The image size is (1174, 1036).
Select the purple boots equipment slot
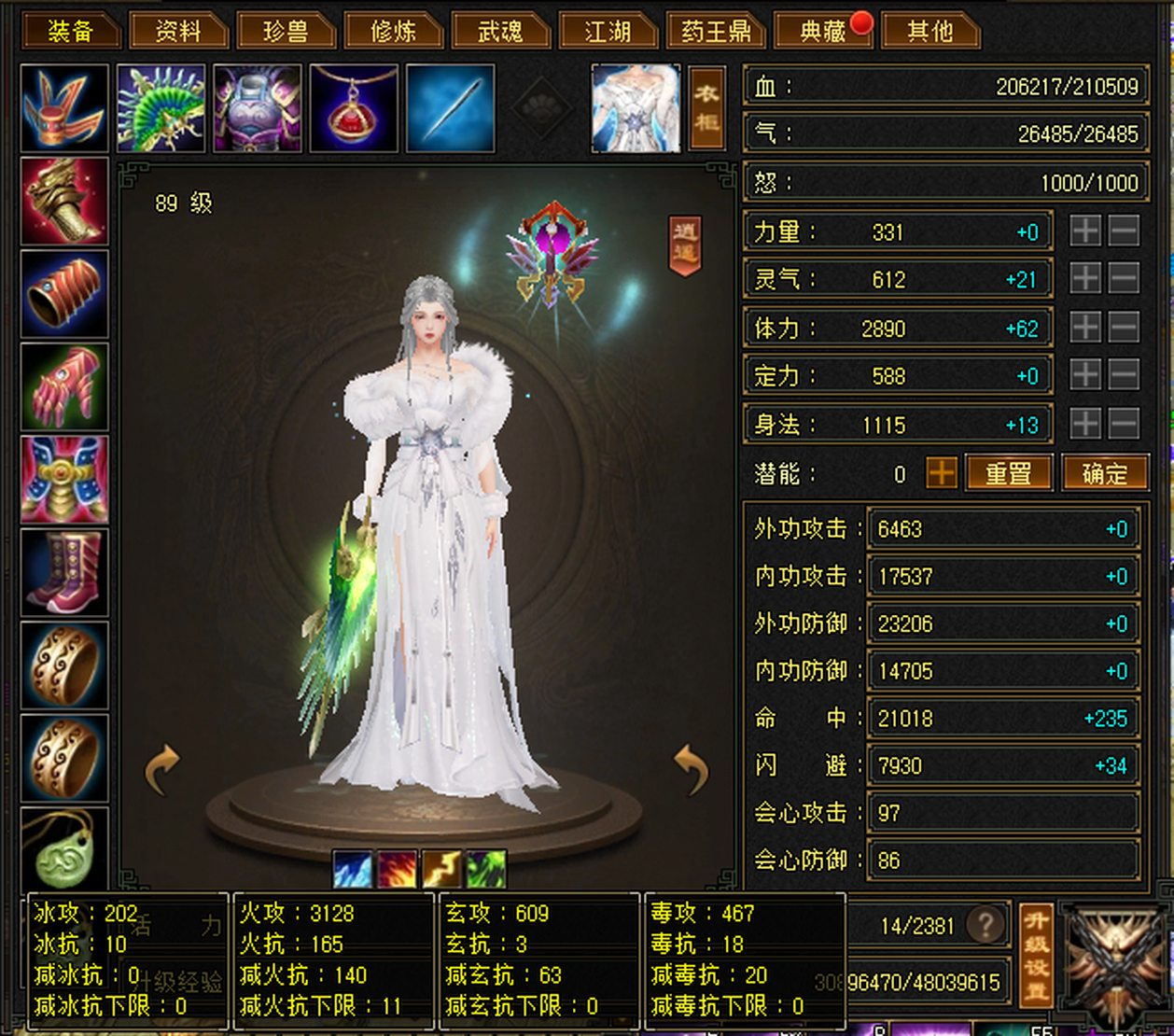(x=64, y=572)
